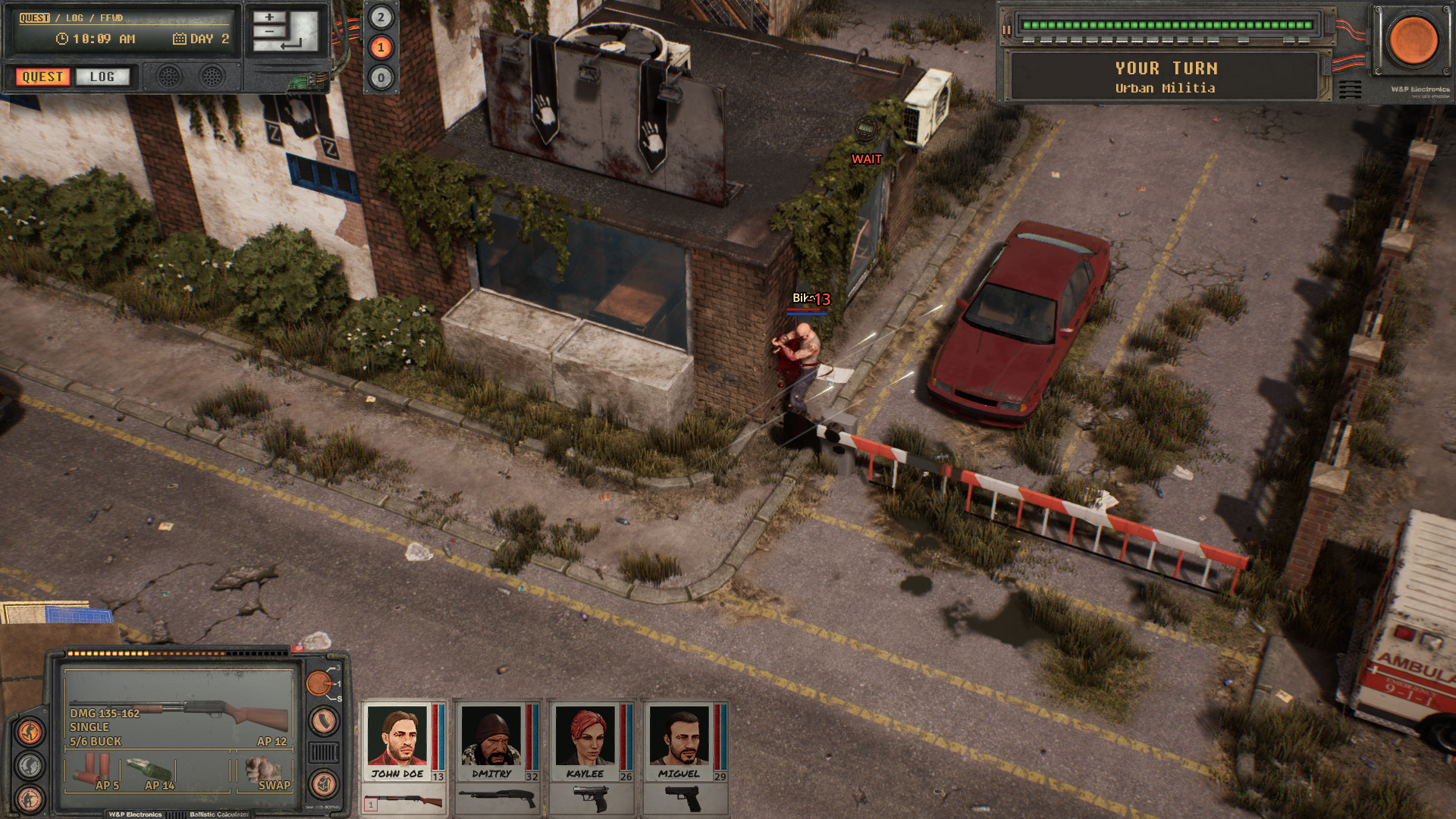Select the standing stance icon
This screenshot has width=1456, height=819.
tap(29, 730)
